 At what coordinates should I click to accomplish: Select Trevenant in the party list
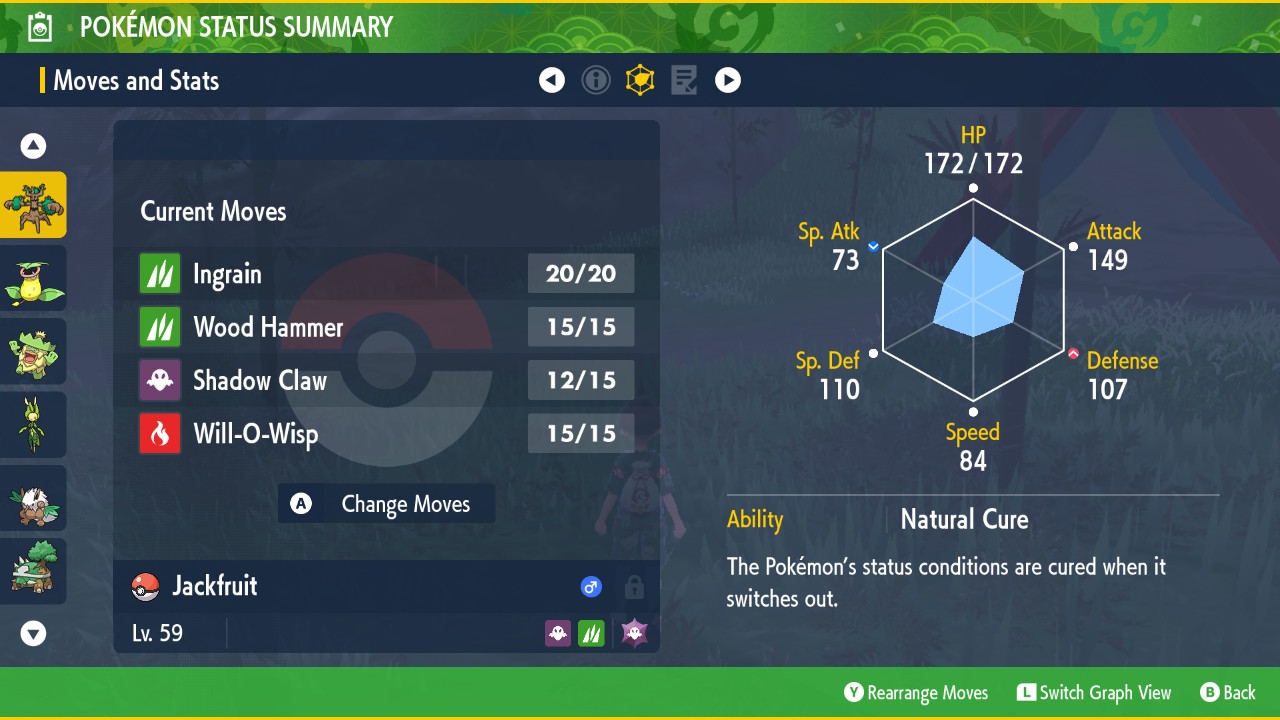(34, 205)
